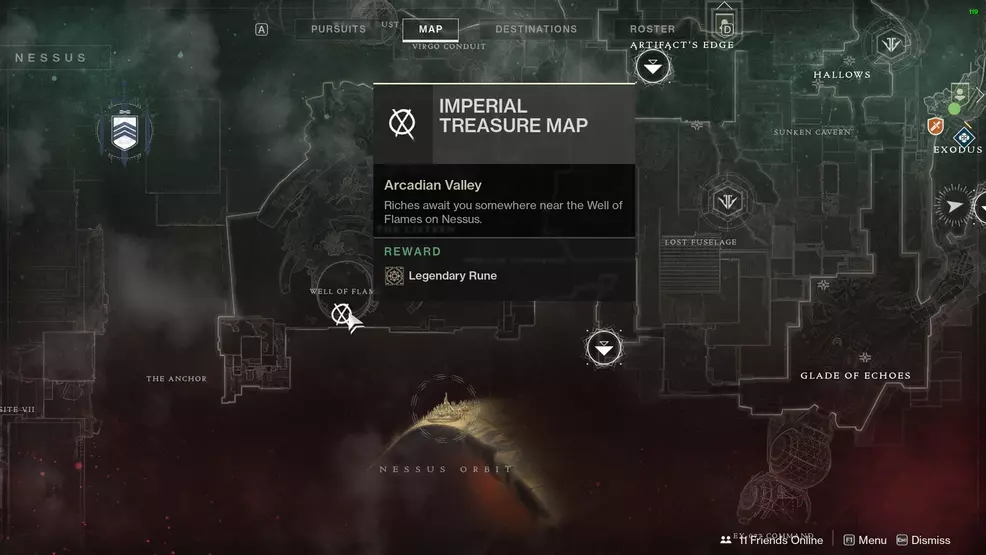
Task: Select the Lost Sector icon above Lost Fuselage
Action: (727, 202)
